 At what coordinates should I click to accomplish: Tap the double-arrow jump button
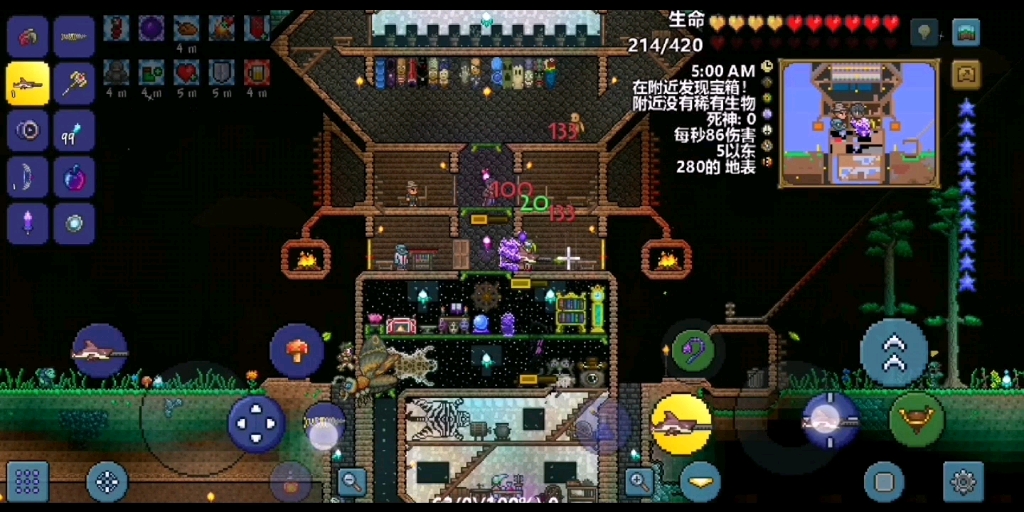(894, 352)
